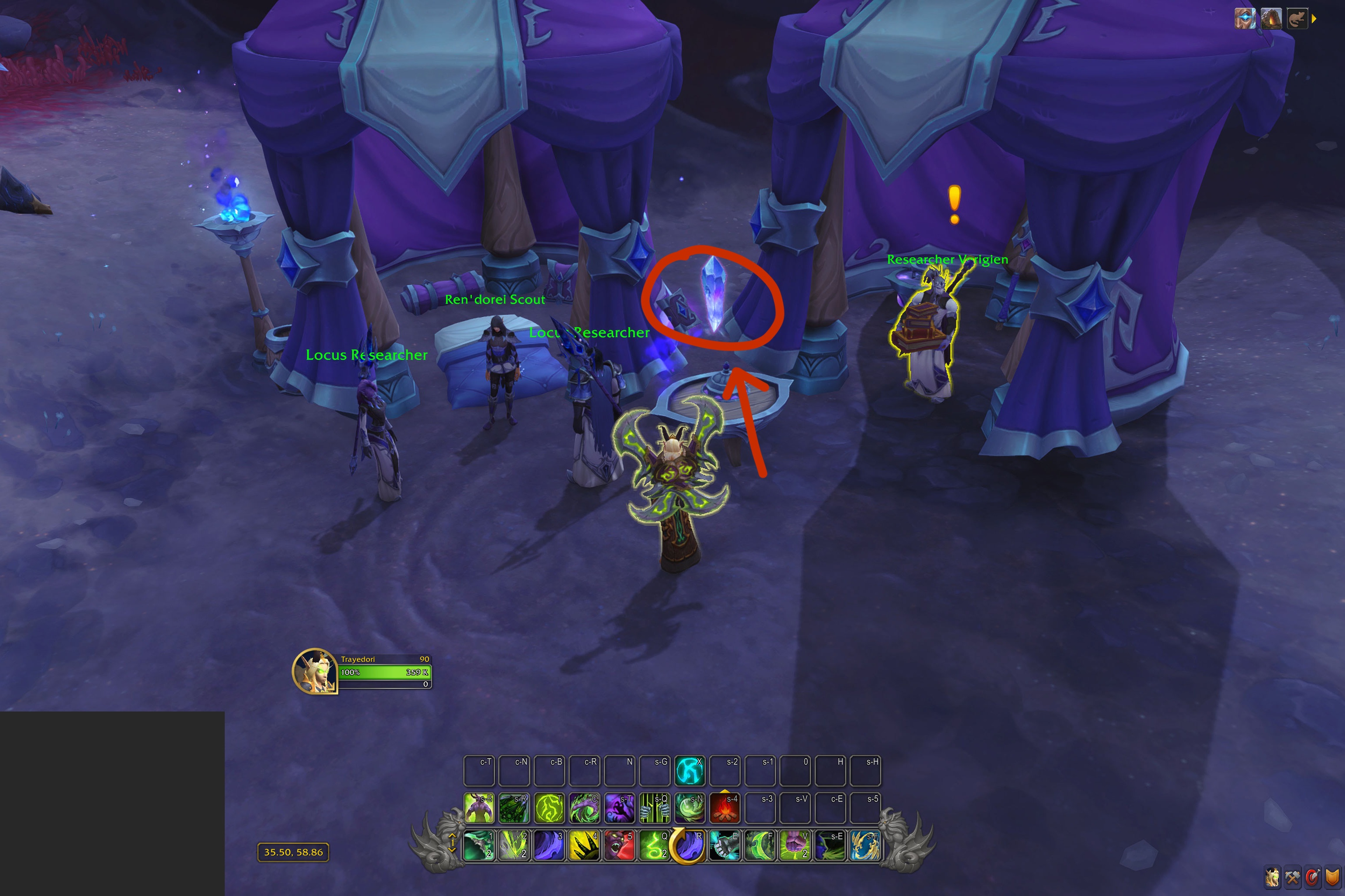Cast the Imprison ability bound to s-Q
Viewport: 1345px width, 896px height.
pyautogui.click(x=654, y=808)
